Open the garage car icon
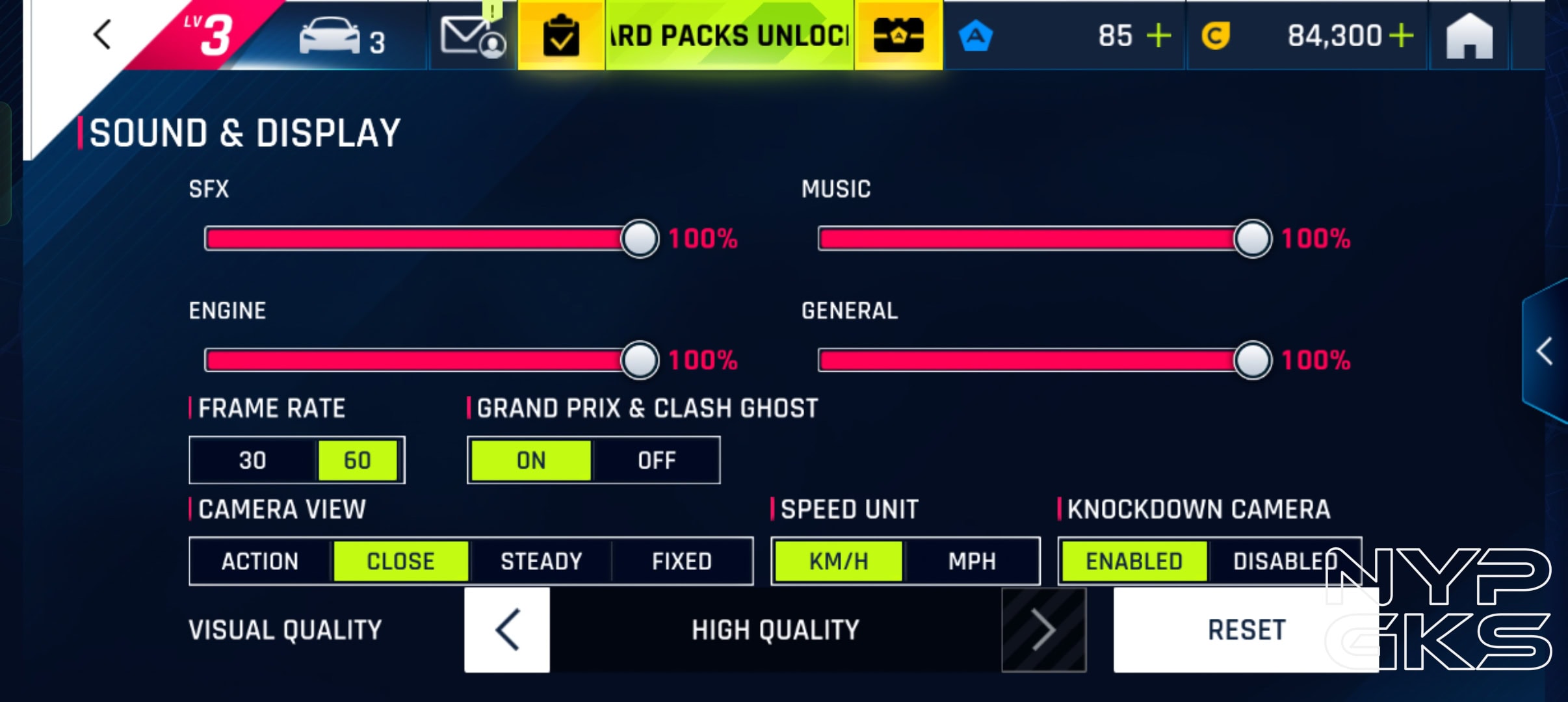This screenshot has height=702, width=1568. pyautogui.click(x=330, y=38)
